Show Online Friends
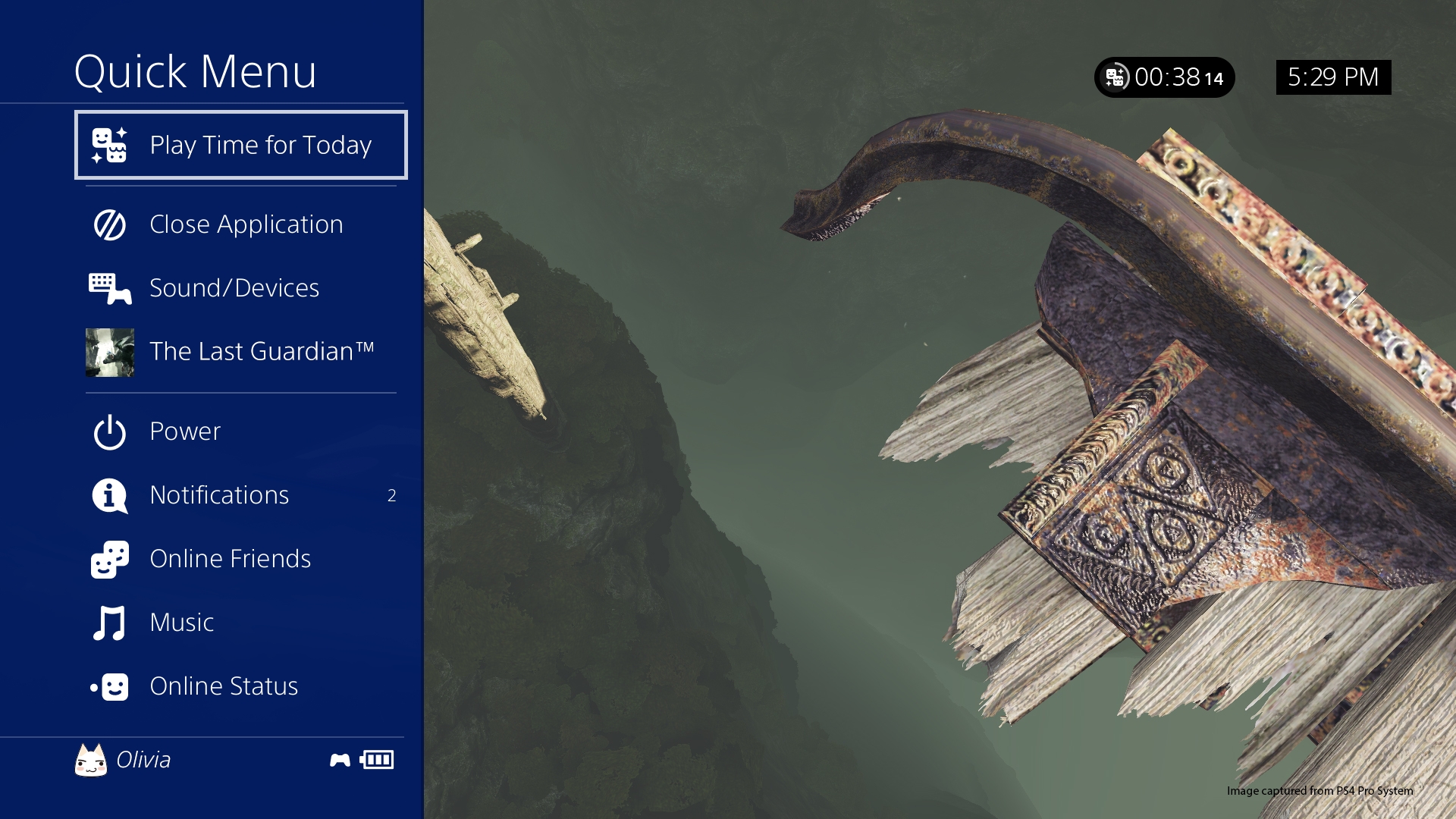This screenshot has width=1456, height=819. pos(241,559)
